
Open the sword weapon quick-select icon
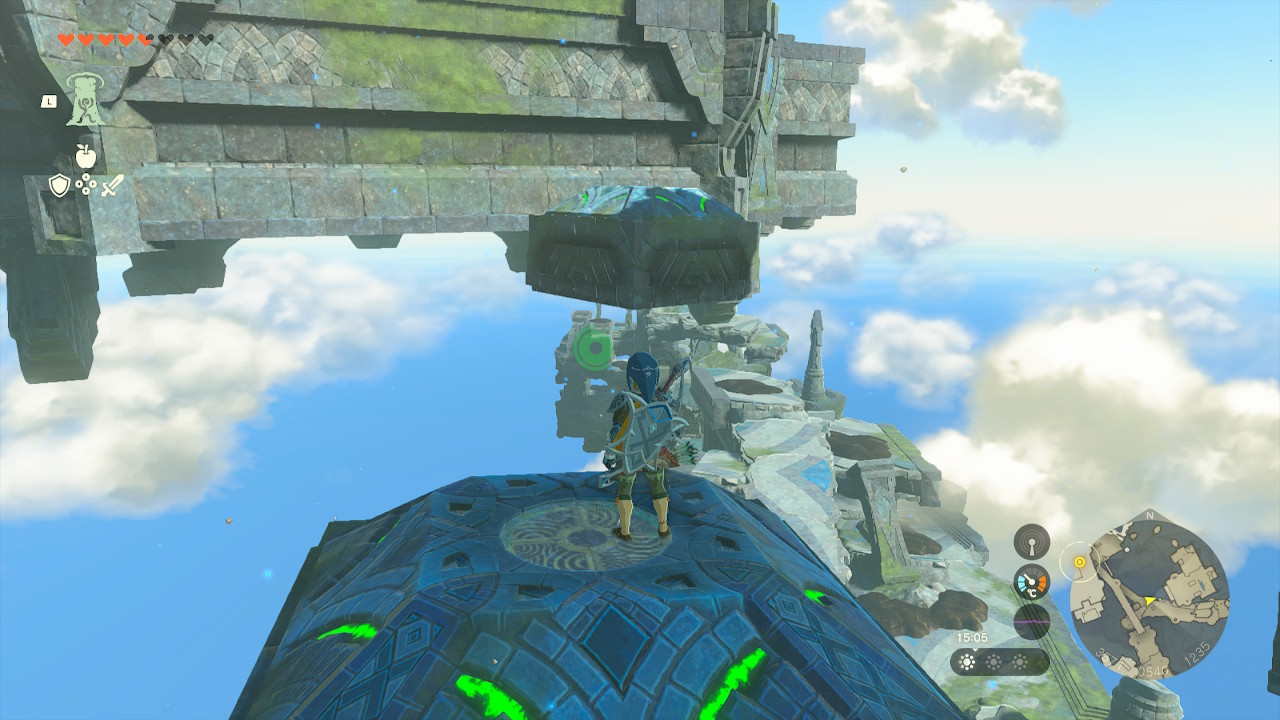point(112,185)
